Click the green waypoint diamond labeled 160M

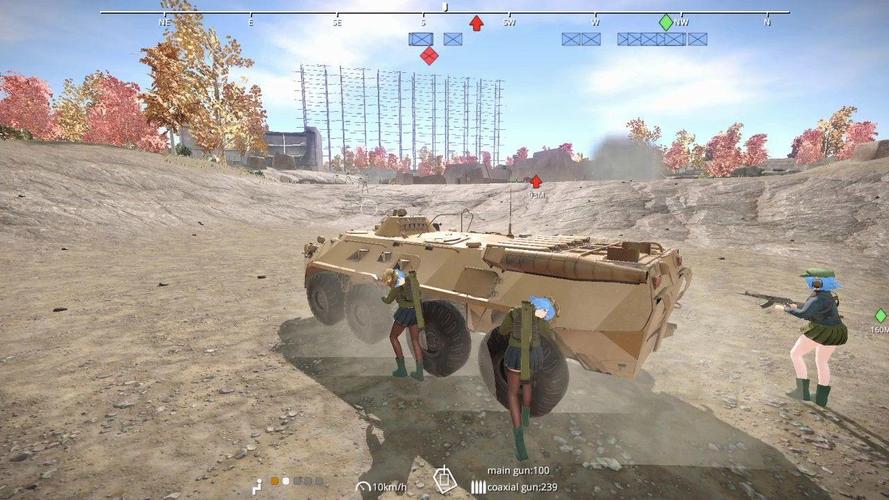[x=880, y=316]
